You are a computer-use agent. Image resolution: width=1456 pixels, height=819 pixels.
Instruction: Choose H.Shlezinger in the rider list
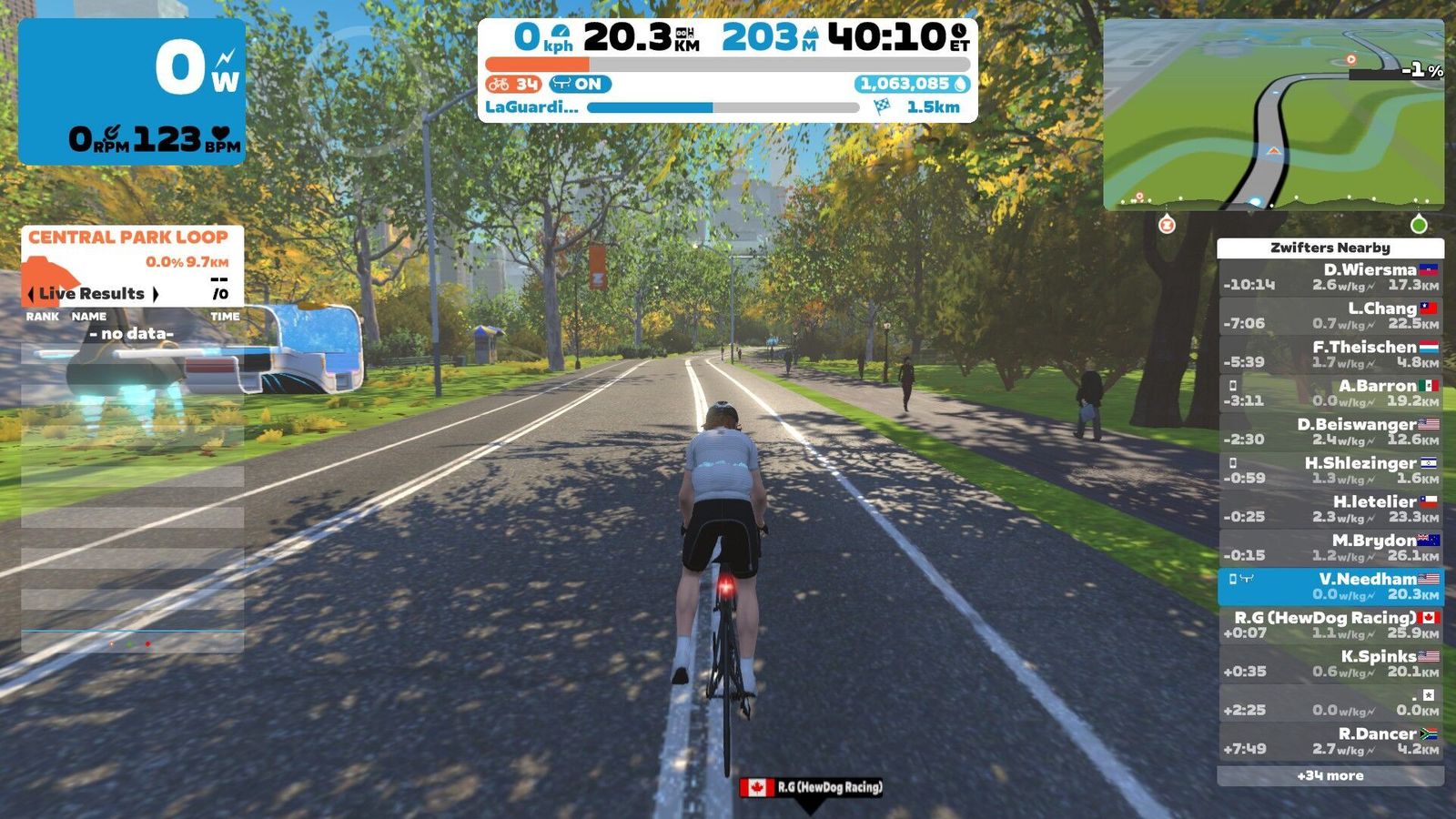click(x=1330, y=470)
